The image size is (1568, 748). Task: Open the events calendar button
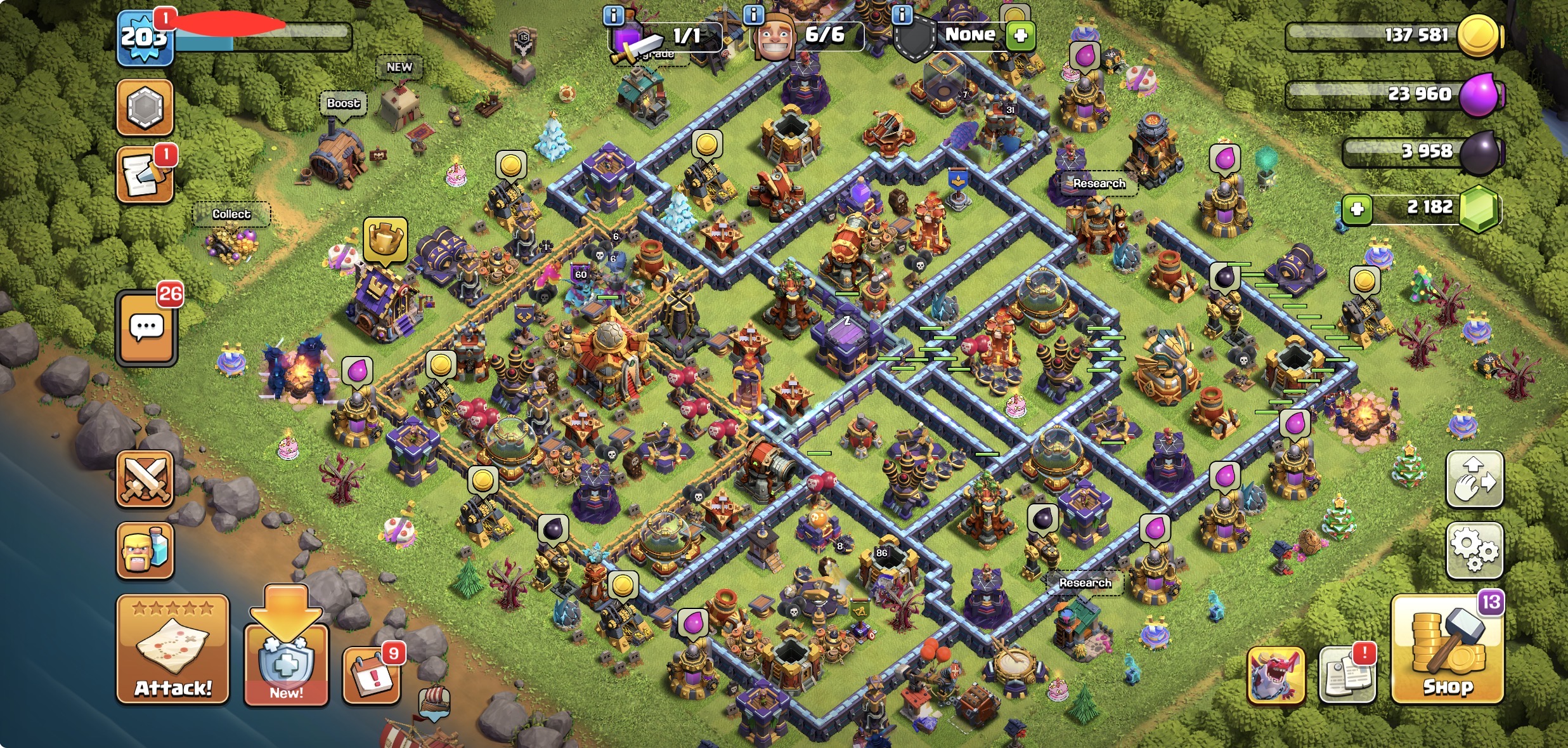pos(372,676)
